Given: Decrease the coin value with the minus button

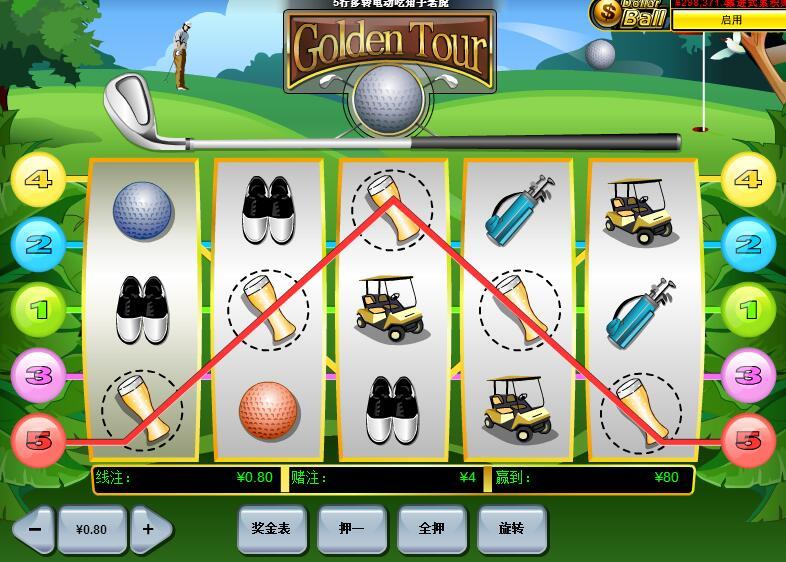Looking at the screenshot, I should pos(35,529).
